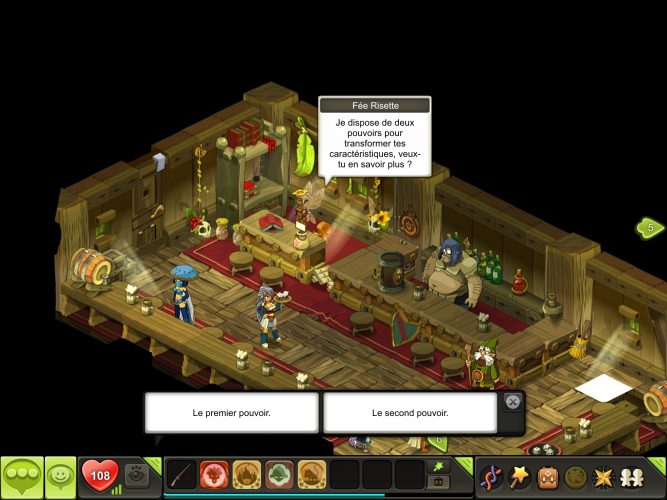Select the rifle weapon hotbar slot
Screen dimensions: 667x500
[x=181, y=475]
